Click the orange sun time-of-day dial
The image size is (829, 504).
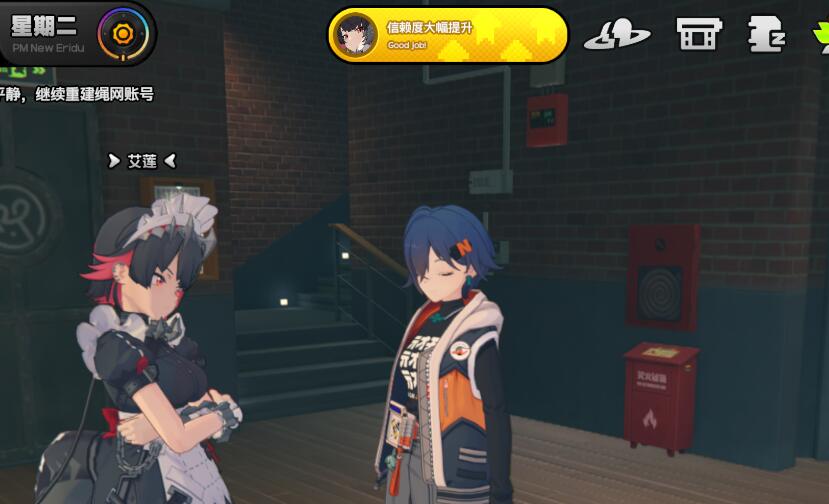tap(122, 34)
